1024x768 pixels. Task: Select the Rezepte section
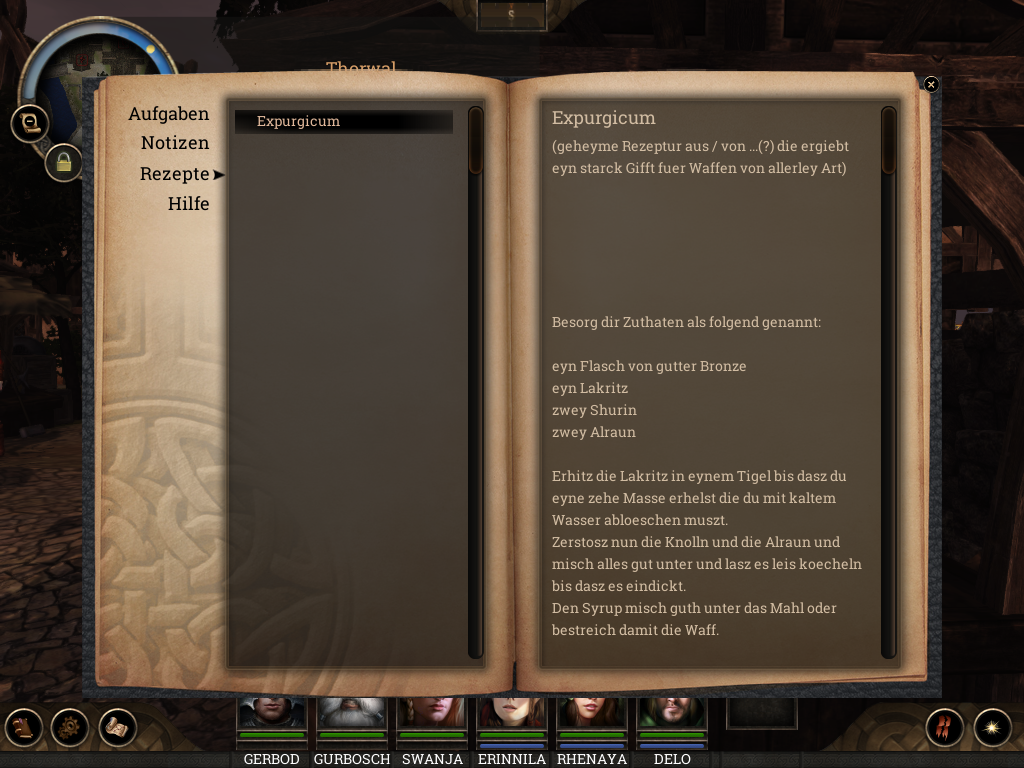pos(175,174)
